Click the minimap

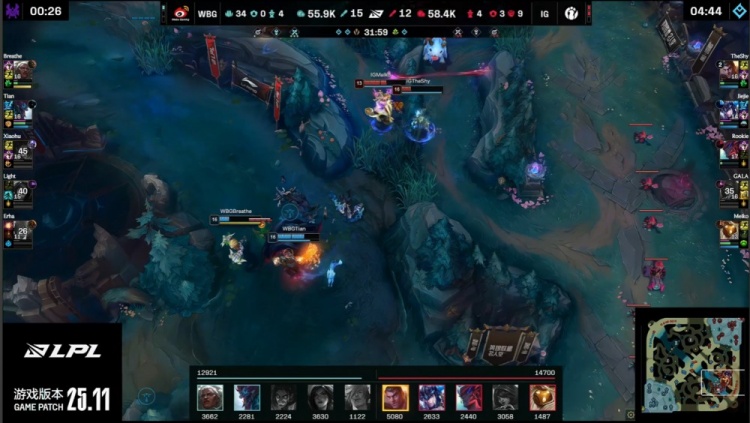click(x=691, y=363)
